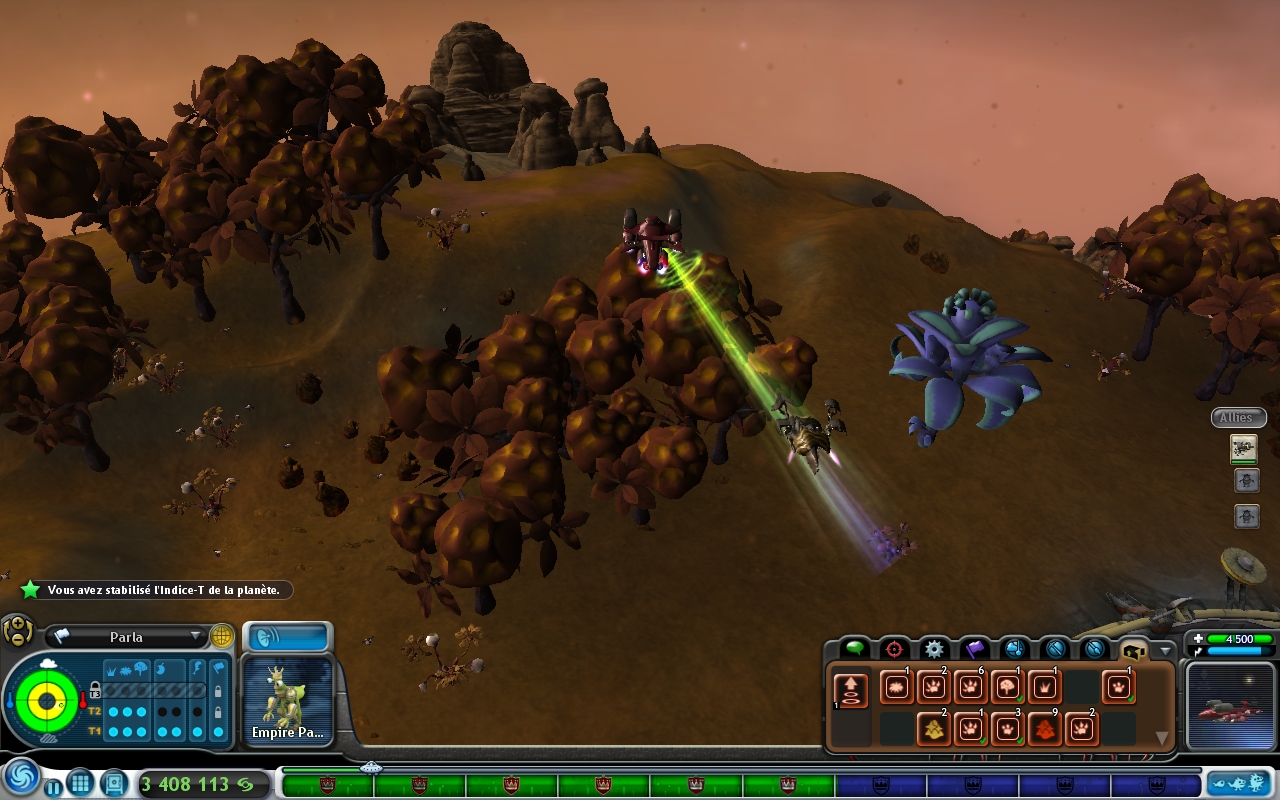Switch to the red crosshair weapons tab
This screenshot has height=800, width=1280.
pos(894,648)
